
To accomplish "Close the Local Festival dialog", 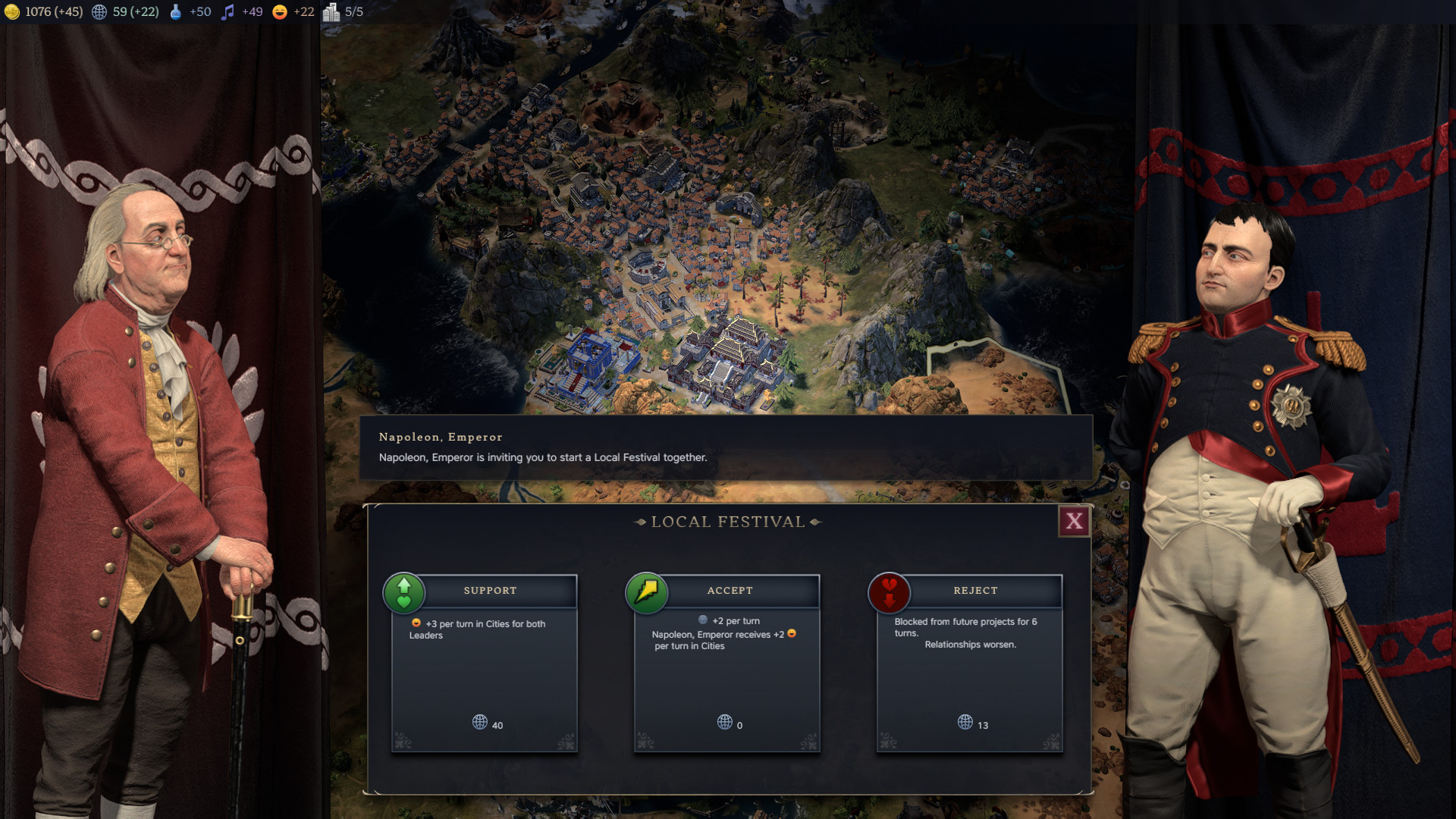I will pyautogui.click(x=1074, y=522).
